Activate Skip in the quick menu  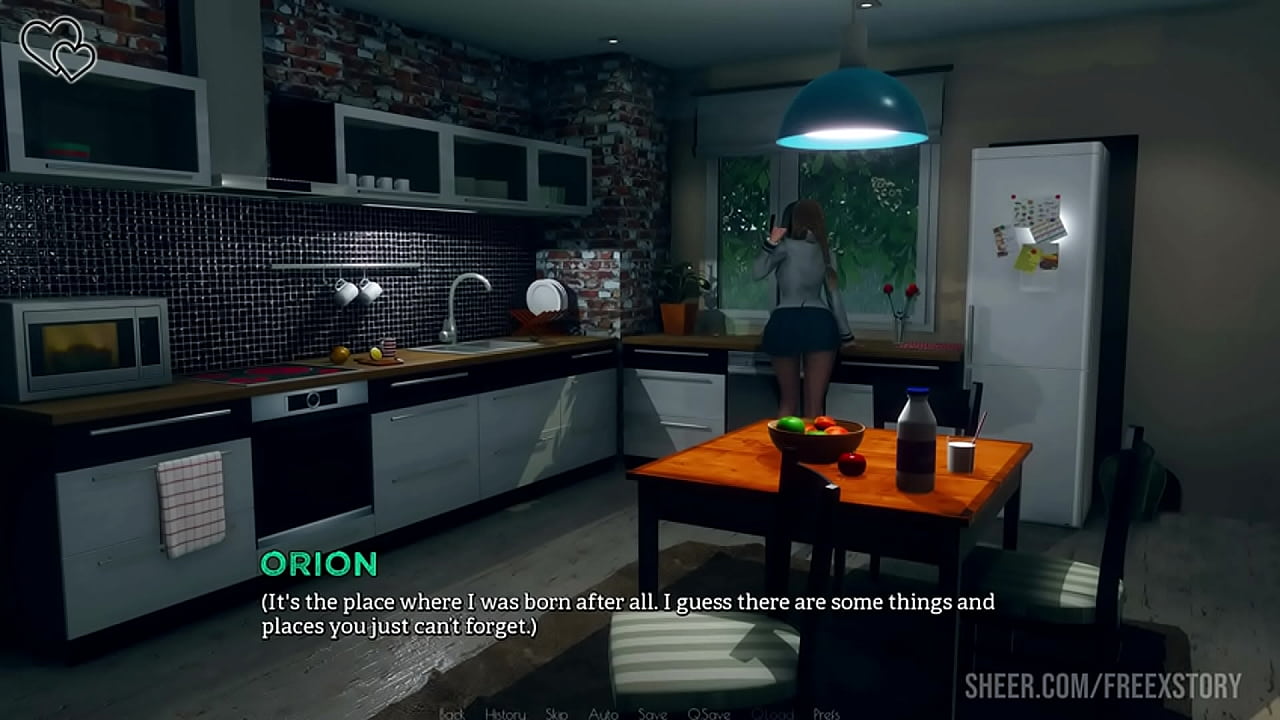557,713
